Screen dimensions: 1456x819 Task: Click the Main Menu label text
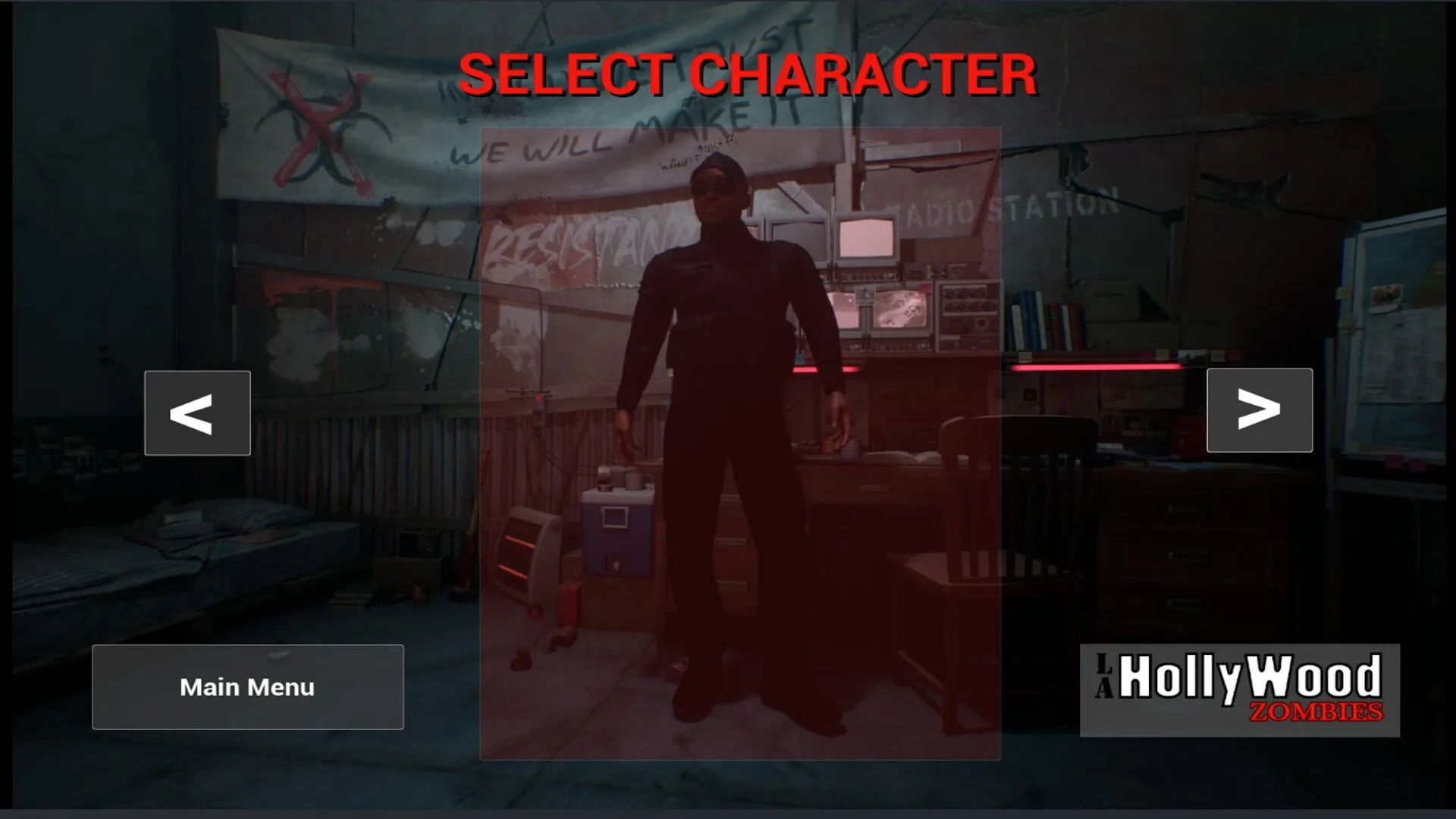247,687
